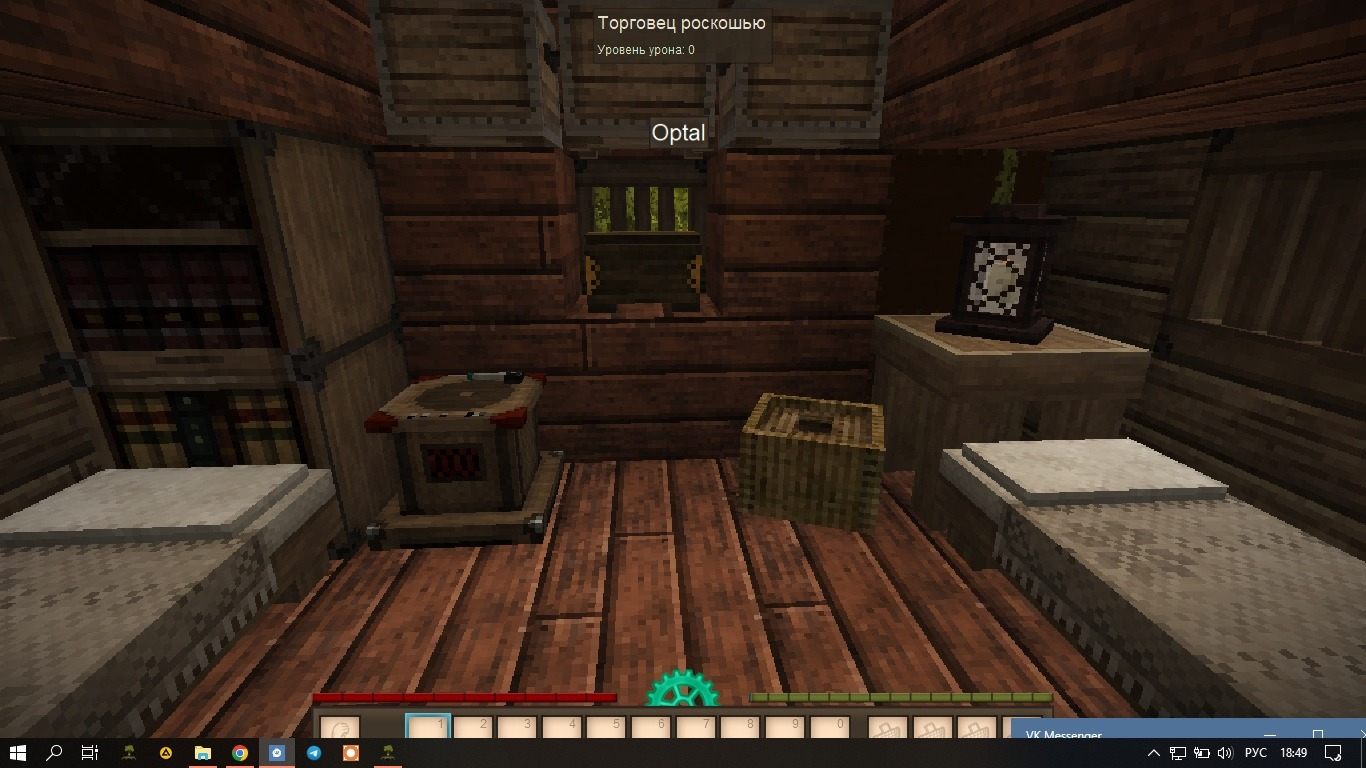The width and height of the screenshot is (1366, 768).
Task: Click the power/battery tray icon
Action: 1202,753
